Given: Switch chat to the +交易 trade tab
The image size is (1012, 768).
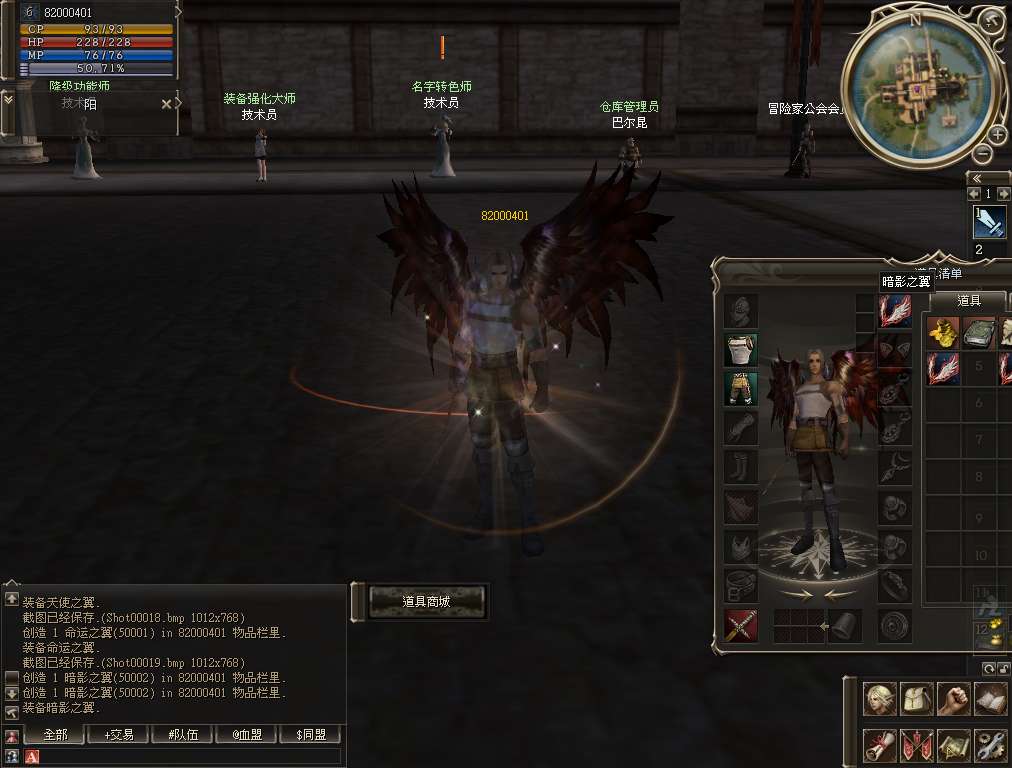Looking at the screenshot, I should pos(119,735).
